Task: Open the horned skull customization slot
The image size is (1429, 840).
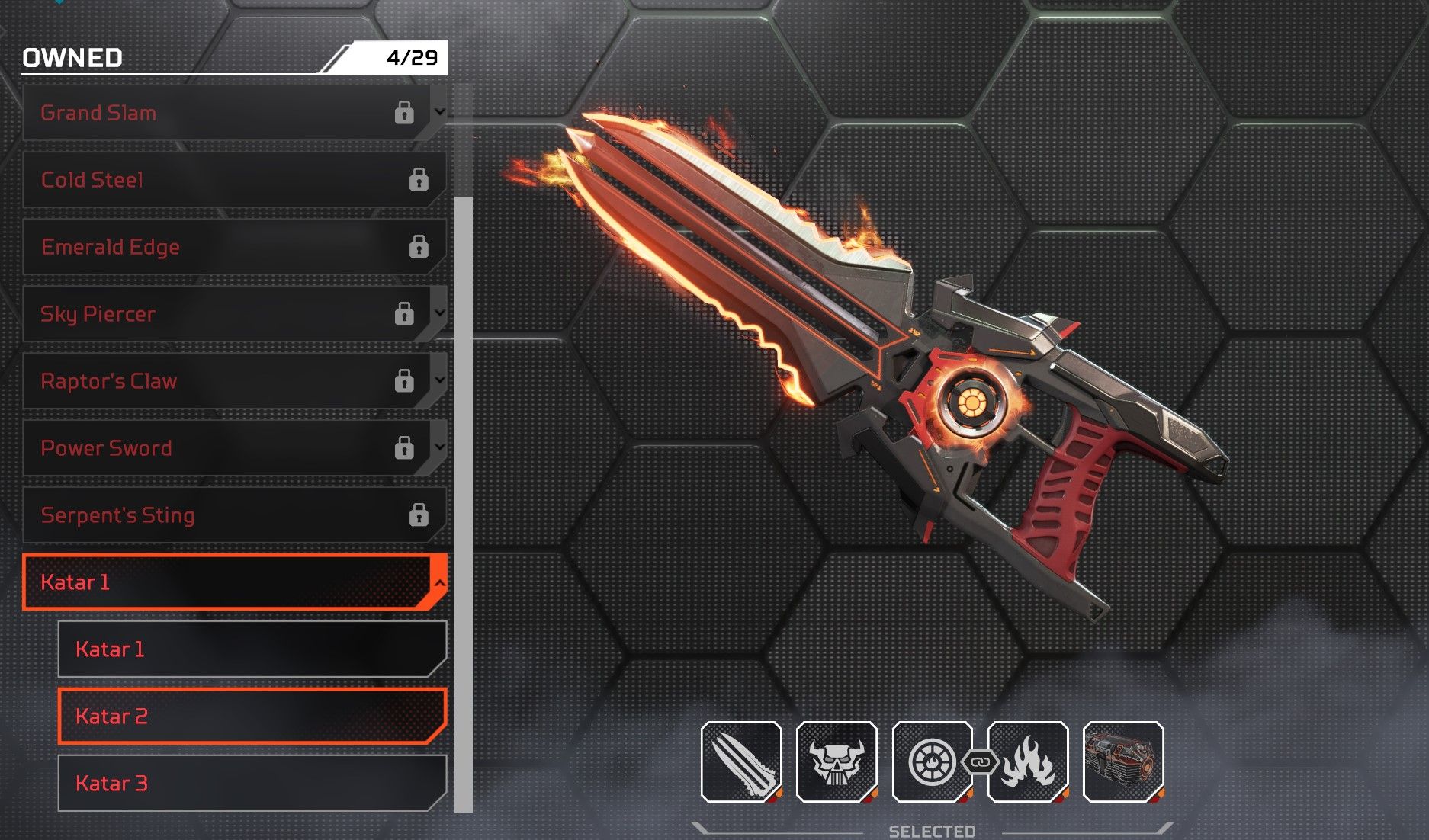Action: [837, 761]
